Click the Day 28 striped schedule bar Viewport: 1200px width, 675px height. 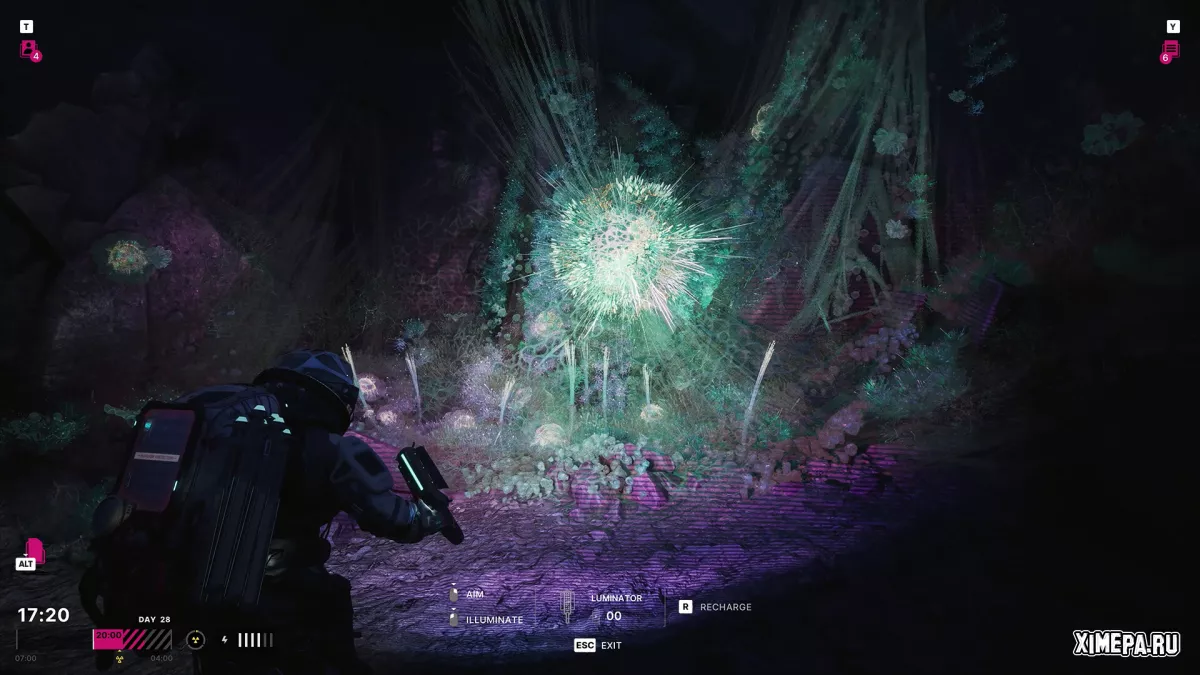pyautogui.click(x=132, y=639)
